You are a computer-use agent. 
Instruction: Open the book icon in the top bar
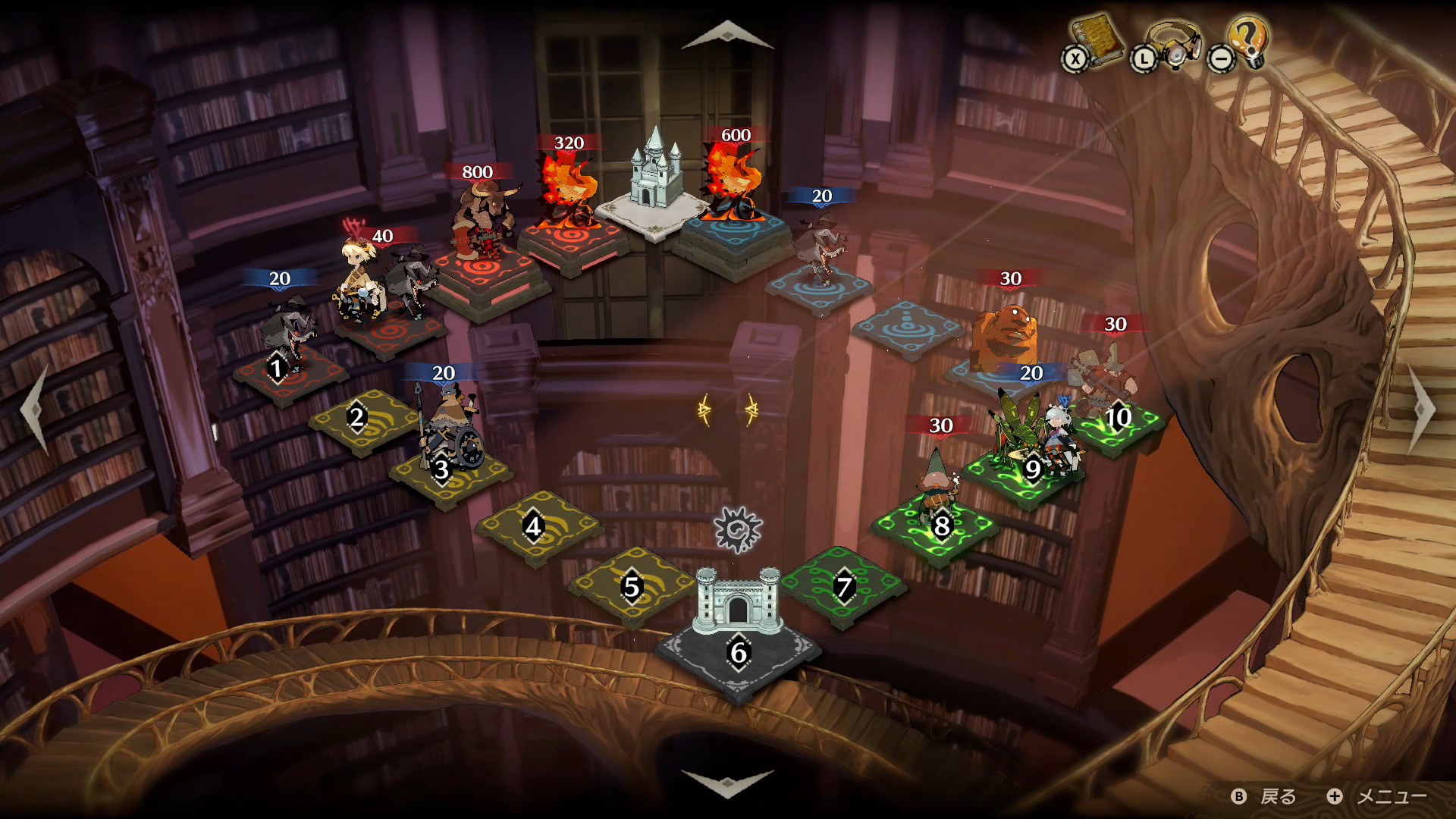point(1096,42)
